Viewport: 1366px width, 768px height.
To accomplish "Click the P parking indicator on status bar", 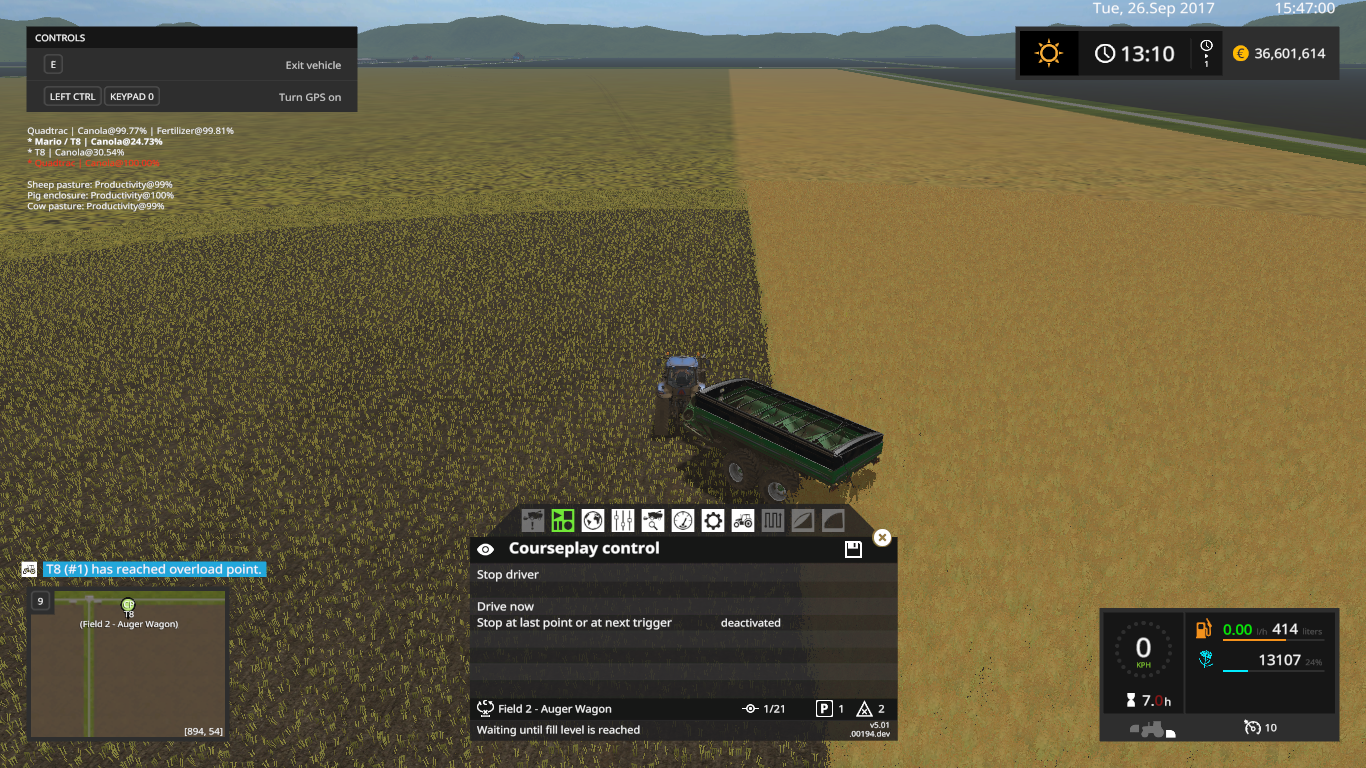I will pos(826,708).
